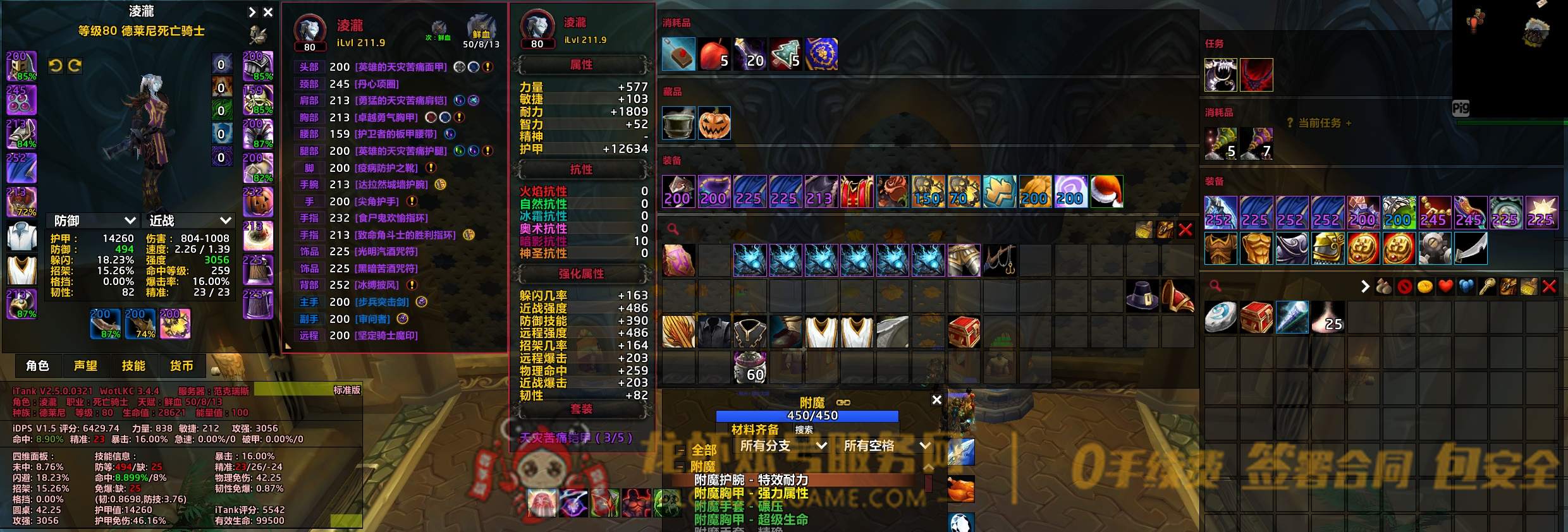This screenshot has height=532, width=1568.
Task: Open the 近战 melee stats dropdown
Action: (x=189, y=221)
